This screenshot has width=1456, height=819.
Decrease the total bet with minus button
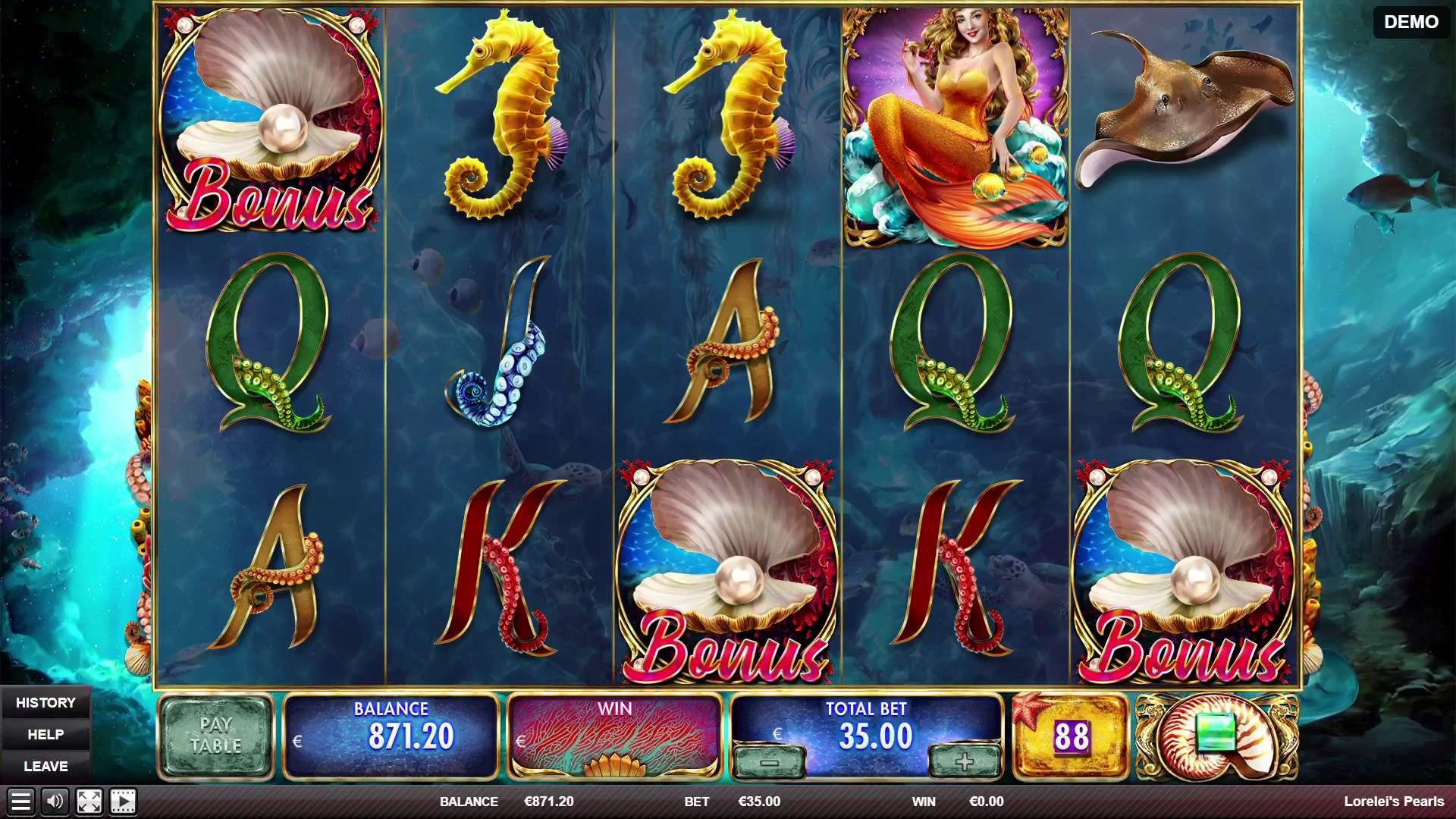click(769, 762)
